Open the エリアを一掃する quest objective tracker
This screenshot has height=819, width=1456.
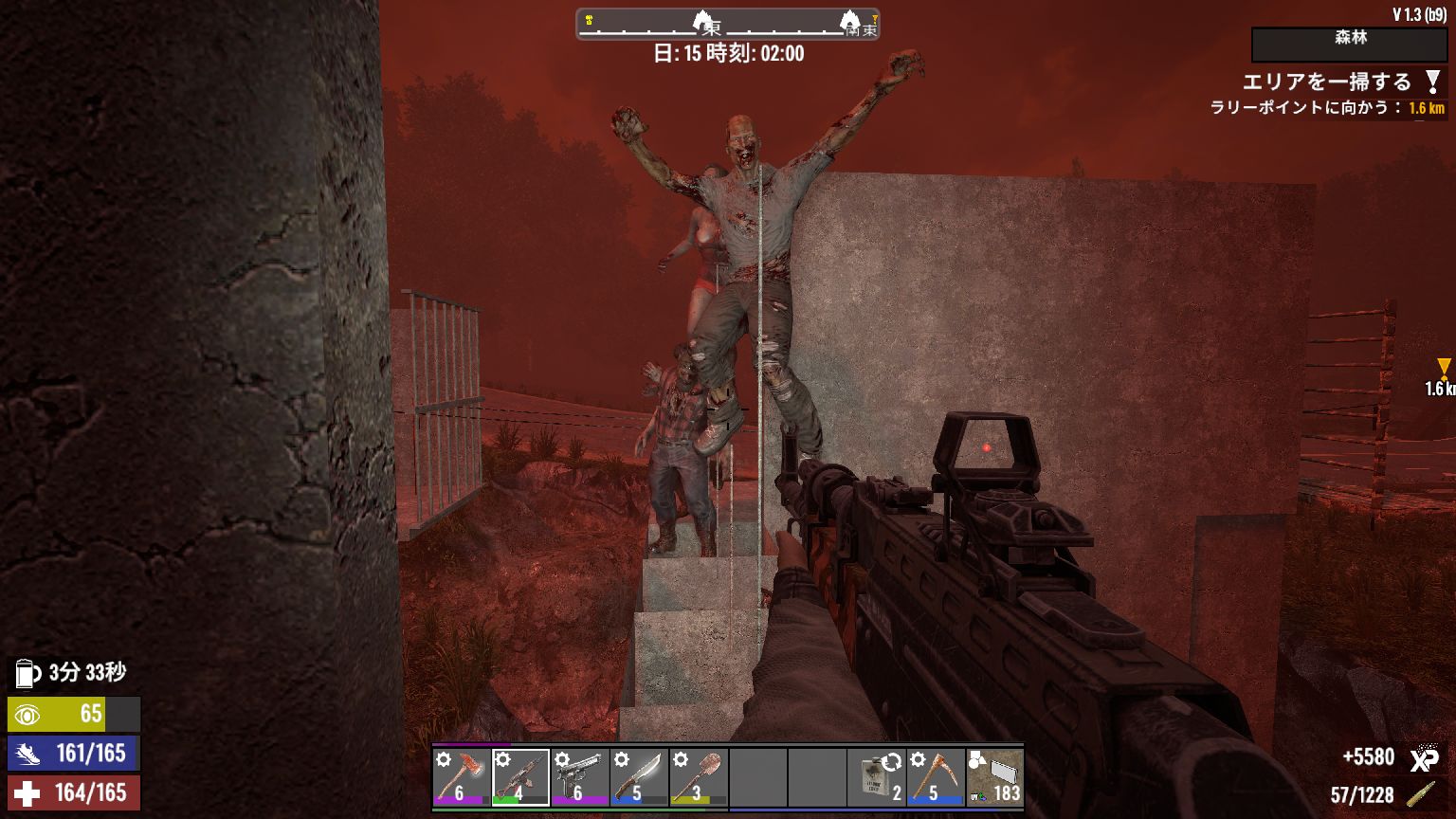pyautogui.click(x=1327, y=82)
